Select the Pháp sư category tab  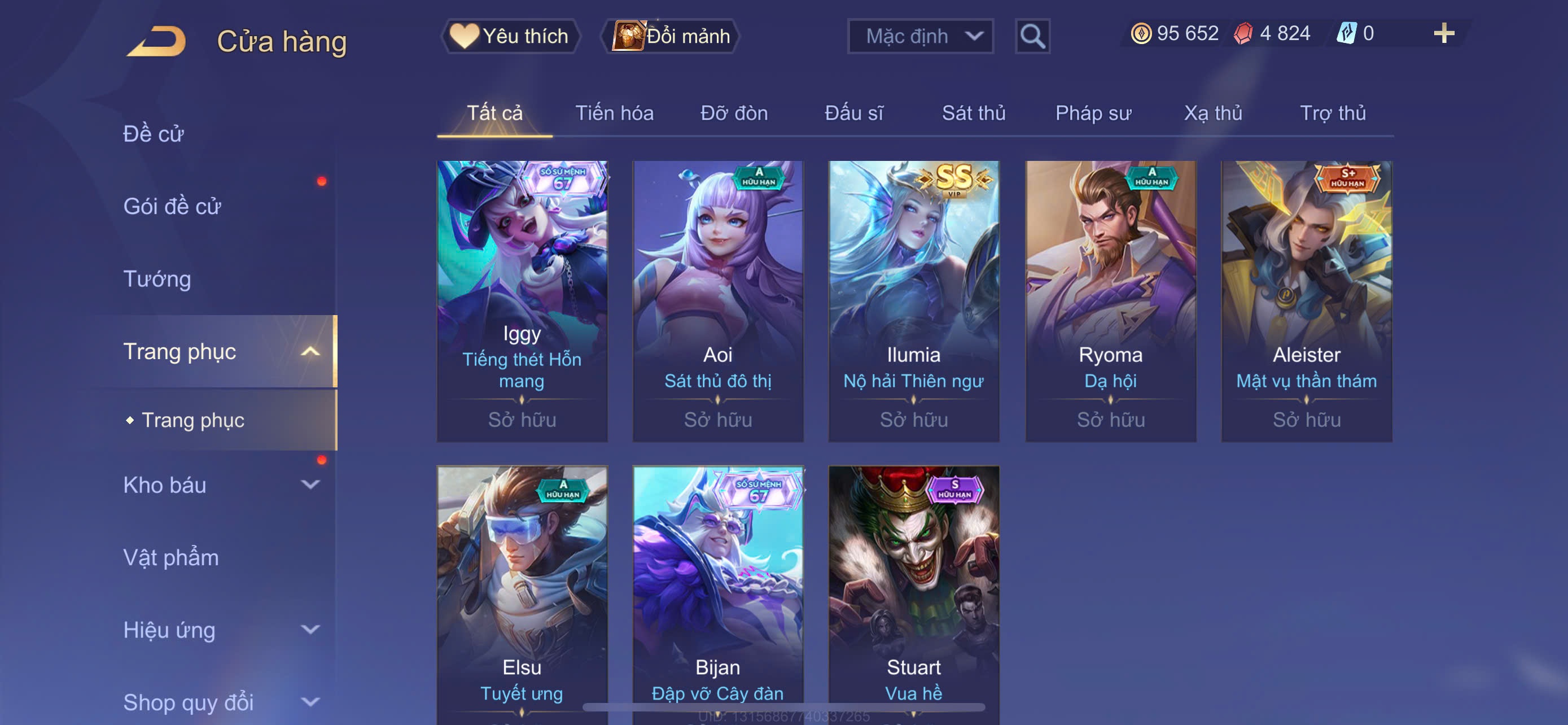[x=1093, y=113]
